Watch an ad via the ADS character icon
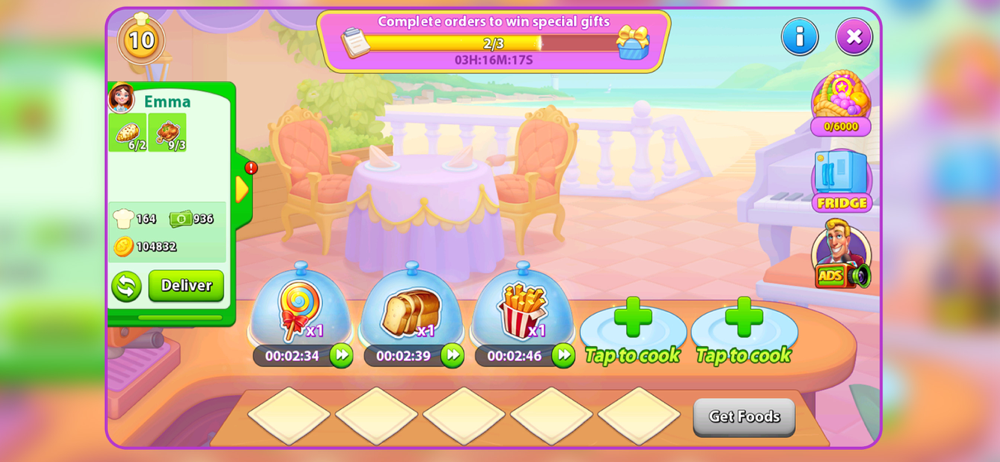 [x=840, y=255]
